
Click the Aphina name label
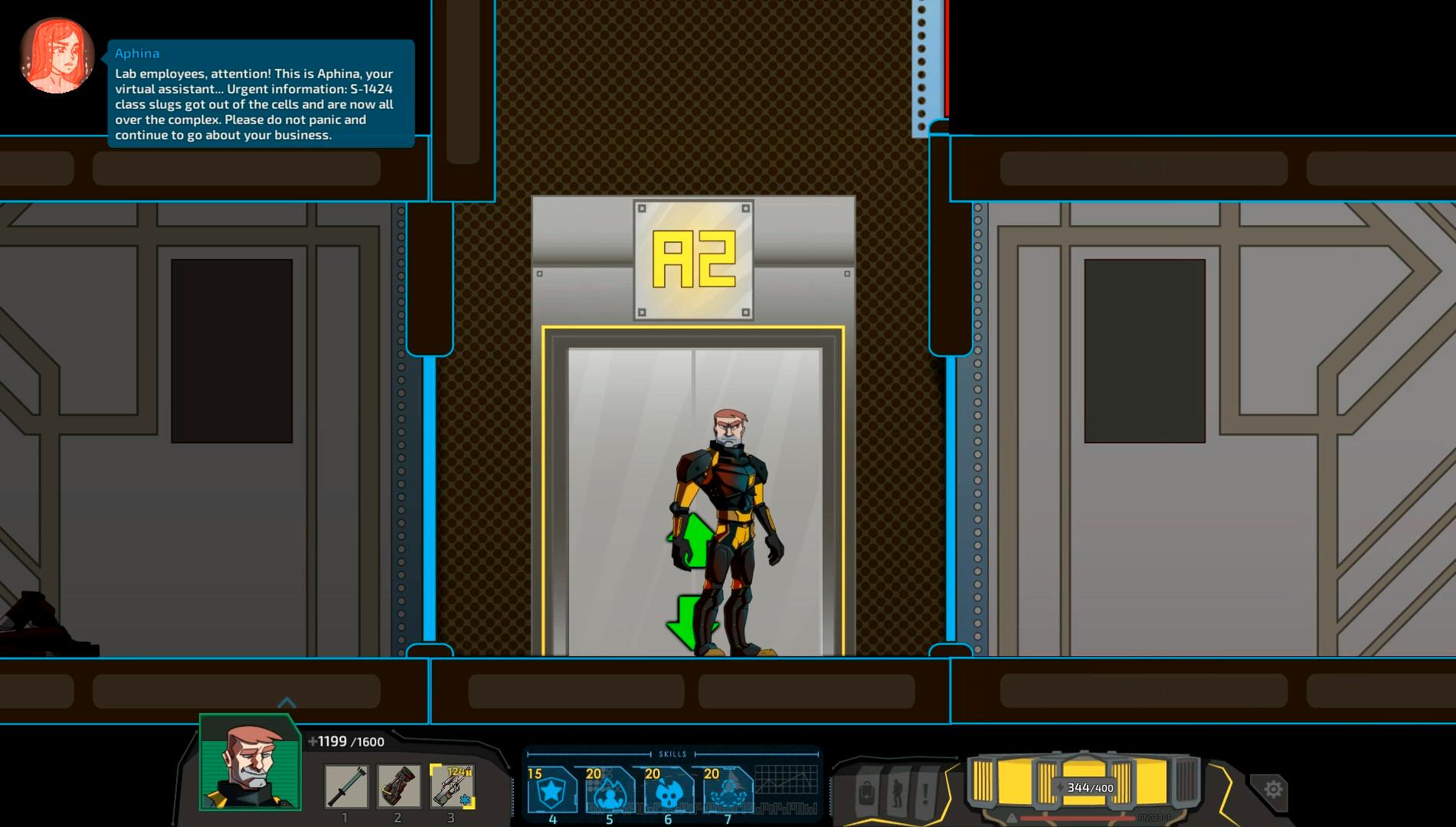point(136,53)
